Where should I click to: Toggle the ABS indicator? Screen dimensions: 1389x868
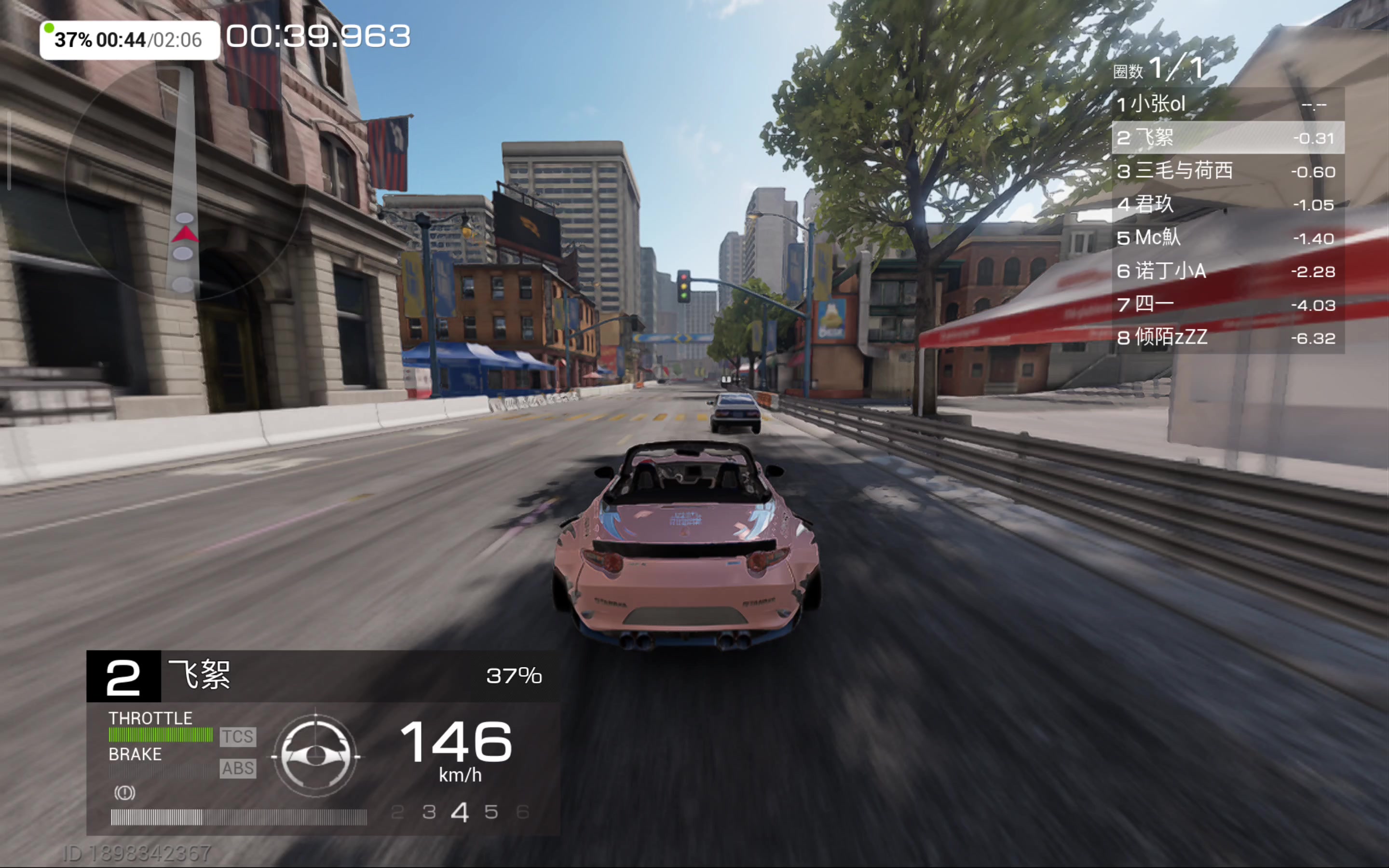tap(238, 768)
